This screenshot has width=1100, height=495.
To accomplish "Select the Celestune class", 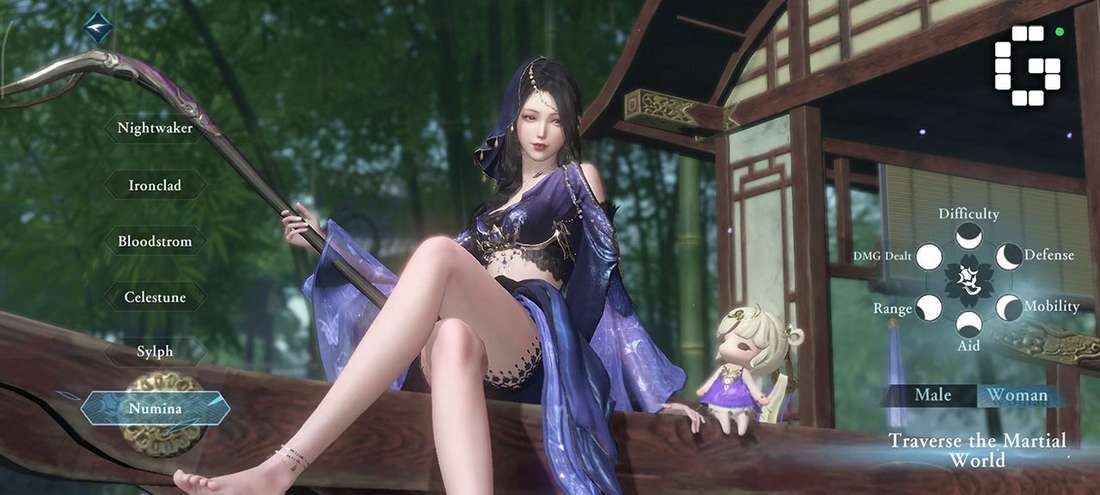I will [155, 297].
